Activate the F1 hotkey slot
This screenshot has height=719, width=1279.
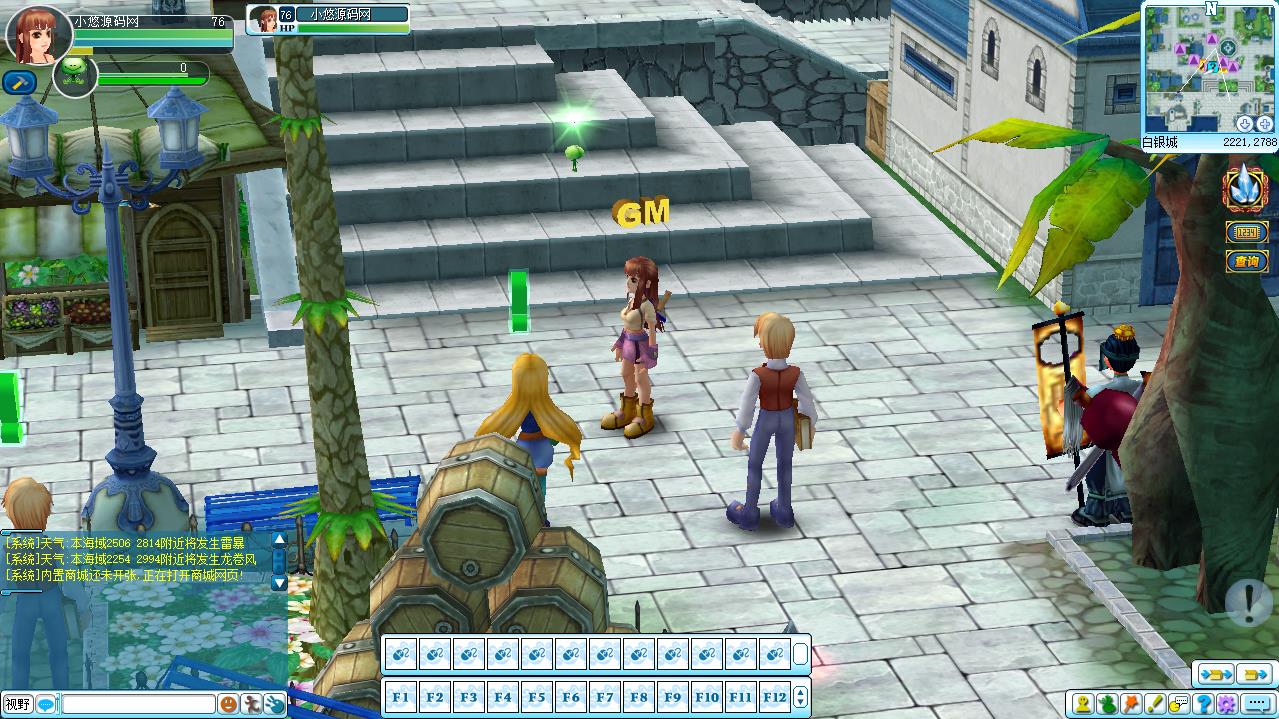[x=400, y=696]
